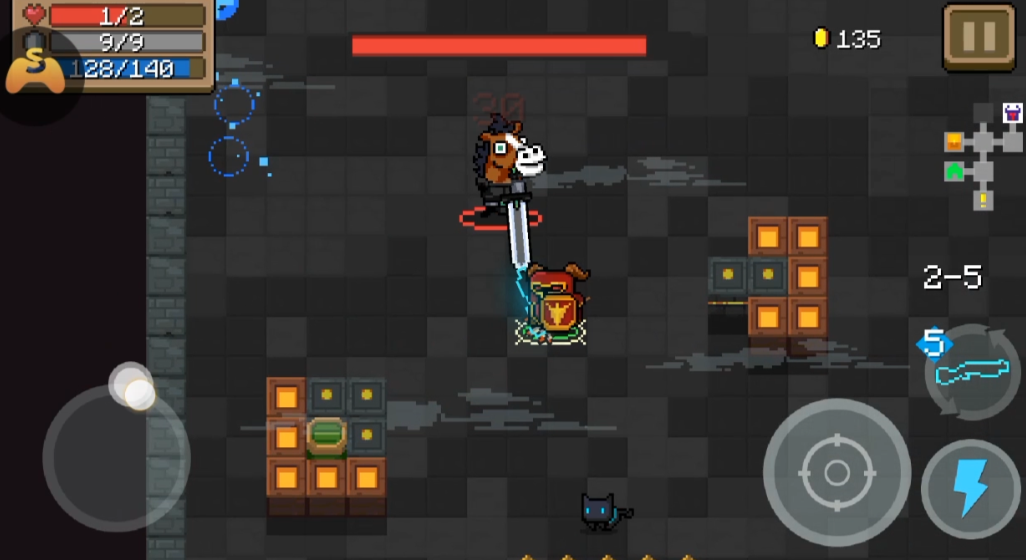Activate the lightning bolt skill
This screenshot has height=560, width=1026.
(968, 489)
